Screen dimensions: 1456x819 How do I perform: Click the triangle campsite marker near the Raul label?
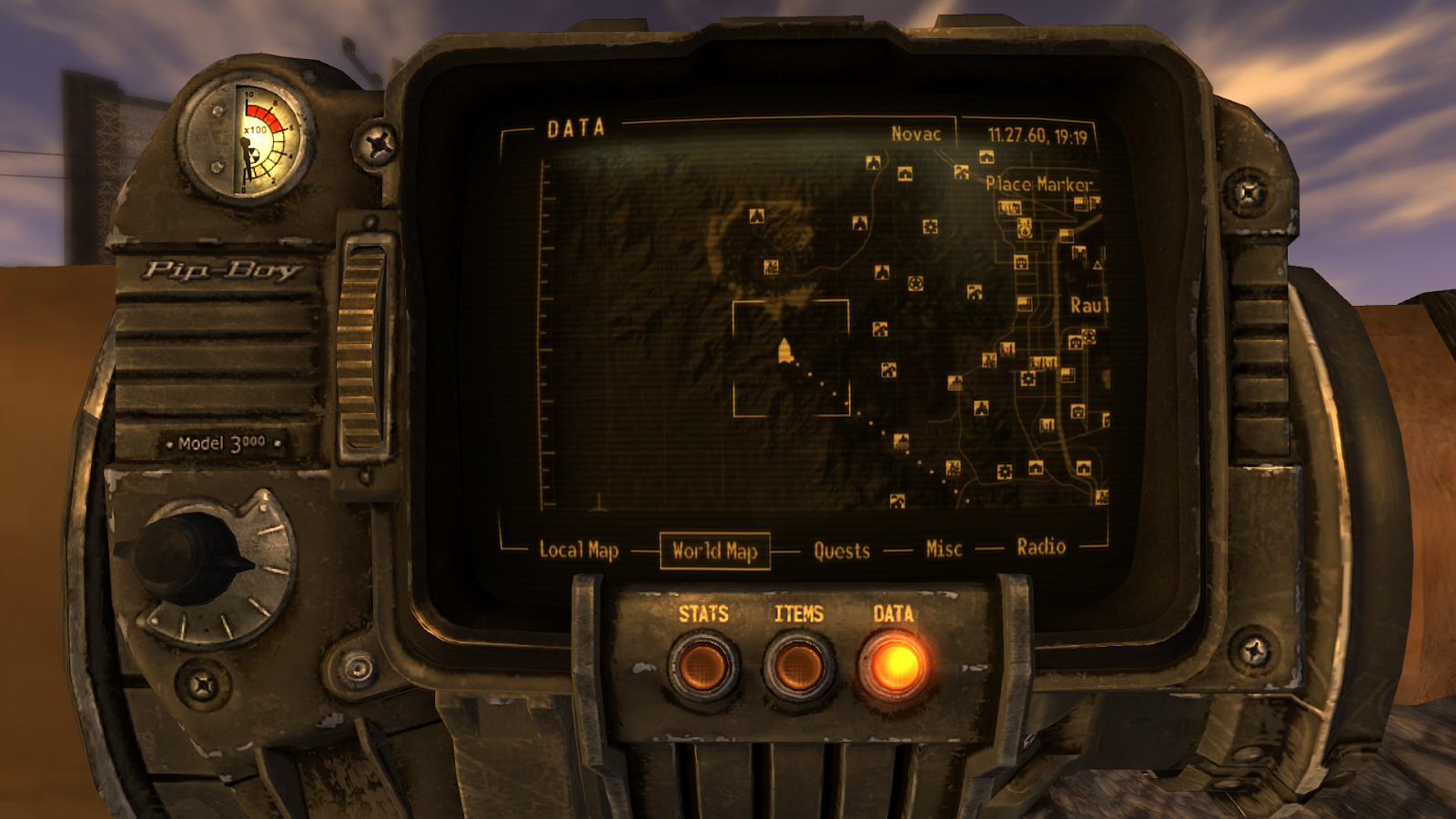[x=1097, y=265]
